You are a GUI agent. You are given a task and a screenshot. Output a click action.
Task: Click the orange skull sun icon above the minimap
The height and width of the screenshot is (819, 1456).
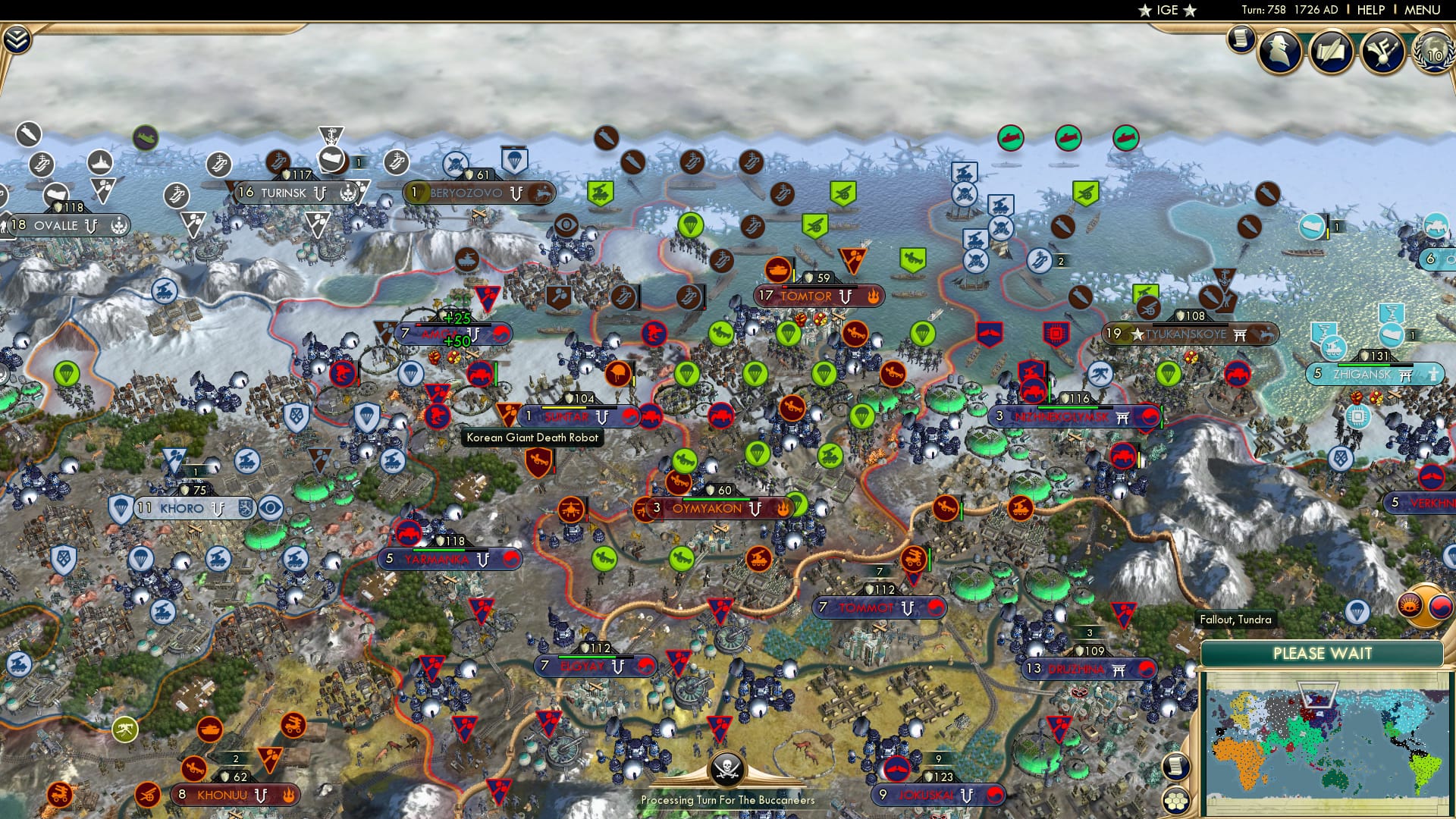coord(1408,604)
